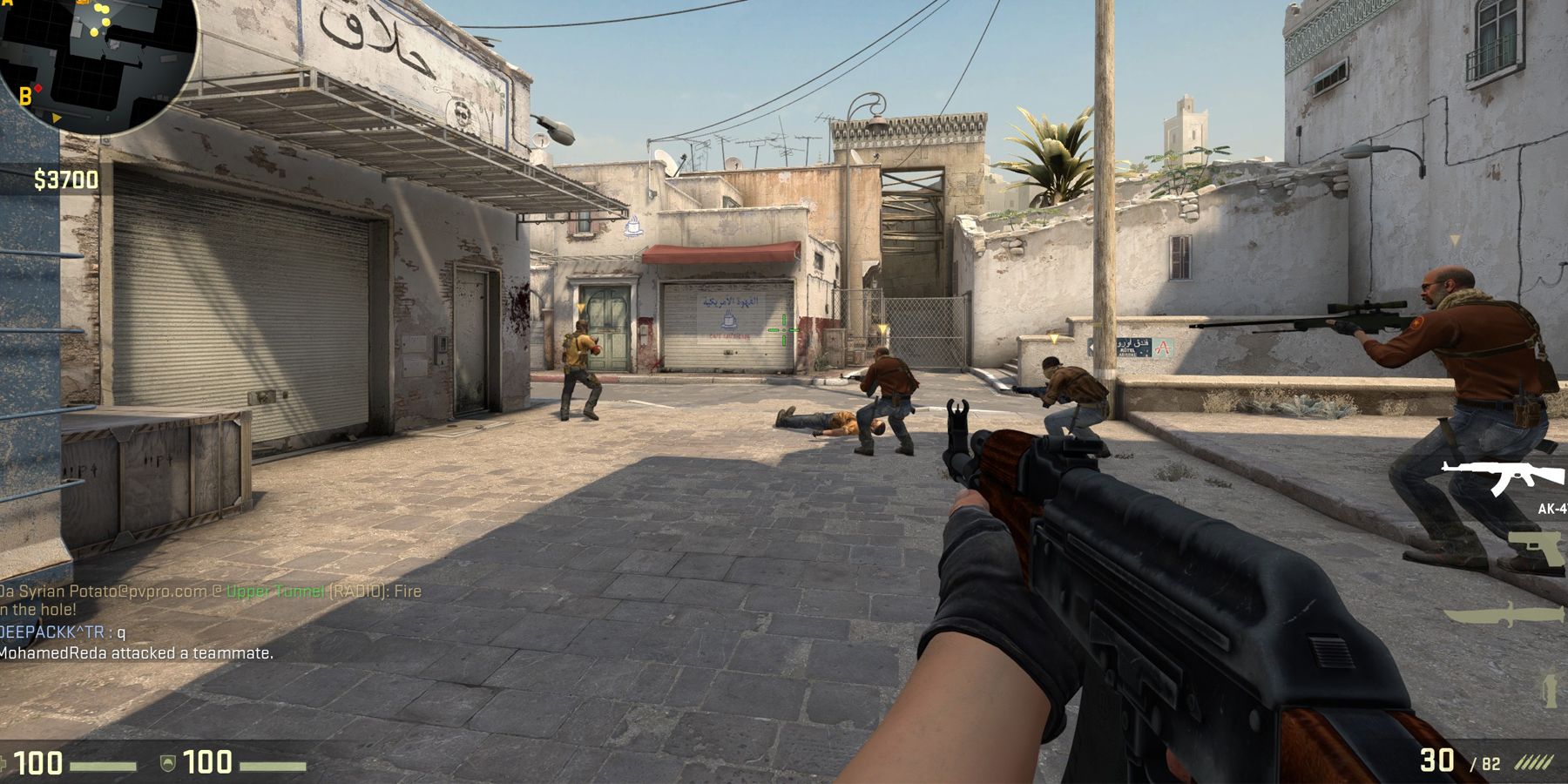Select the Glock pistol icon in the loadout
The image size is (1568, 784).
(1536, 548)
